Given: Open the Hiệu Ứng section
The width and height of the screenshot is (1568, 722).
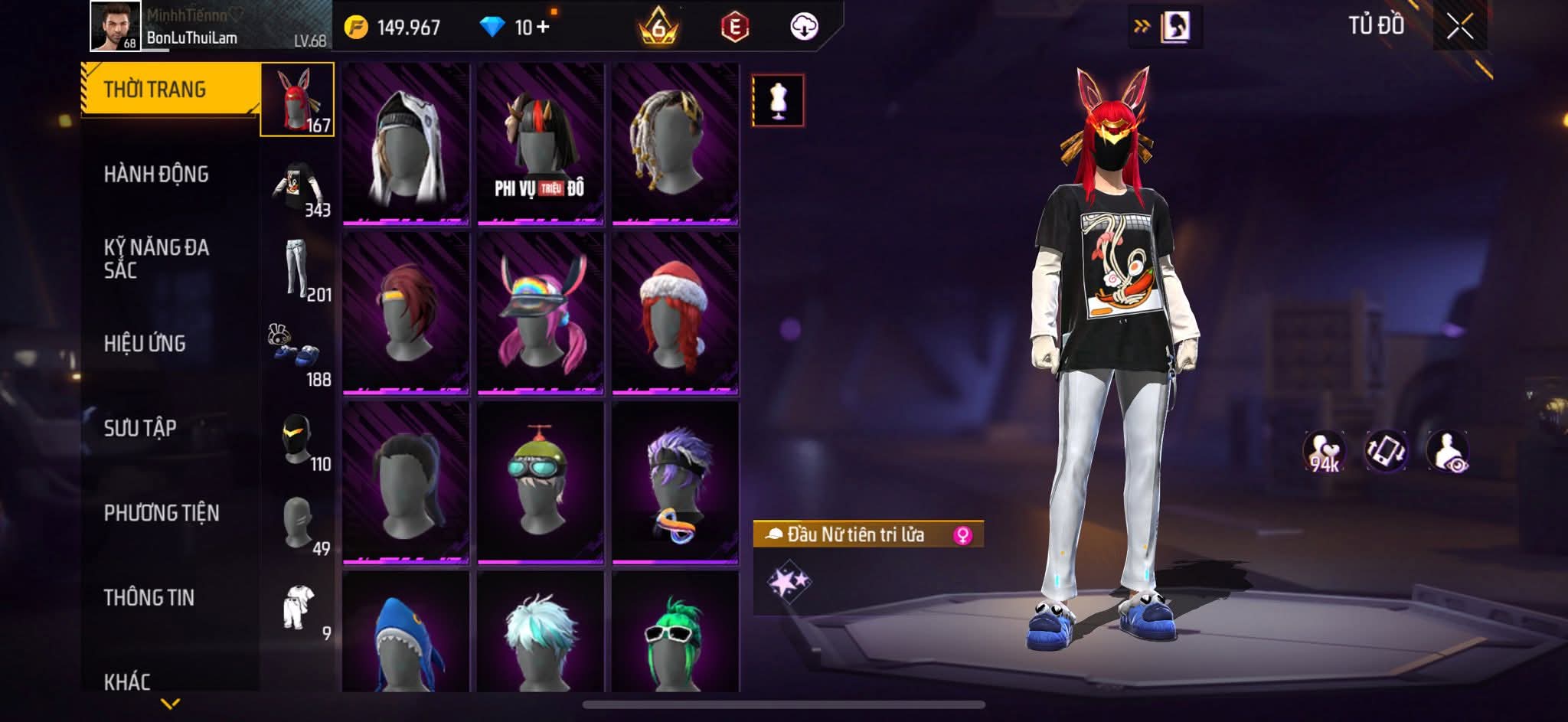Looking at the screenshot, I should 145,344.
